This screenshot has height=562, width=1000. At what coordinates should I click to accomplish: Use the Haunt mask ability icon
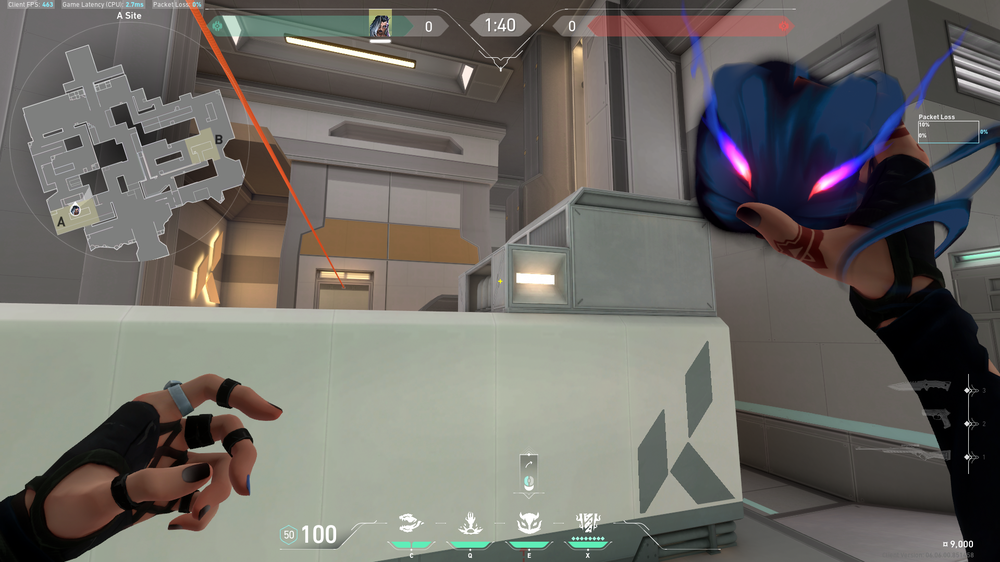(528, 522)
